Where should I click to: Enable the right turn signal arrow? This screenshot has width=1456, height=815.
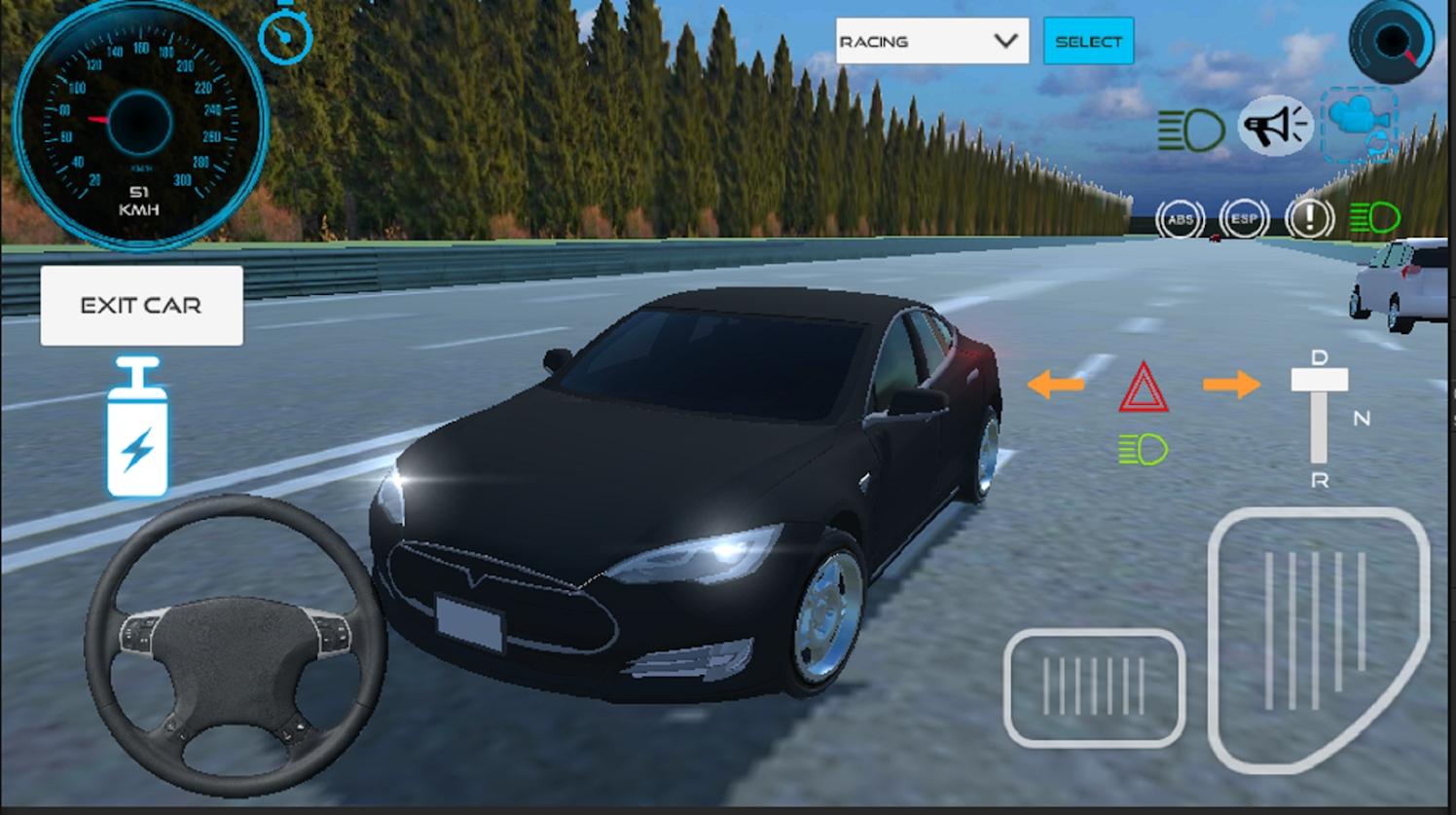[x=1230, y=386]
